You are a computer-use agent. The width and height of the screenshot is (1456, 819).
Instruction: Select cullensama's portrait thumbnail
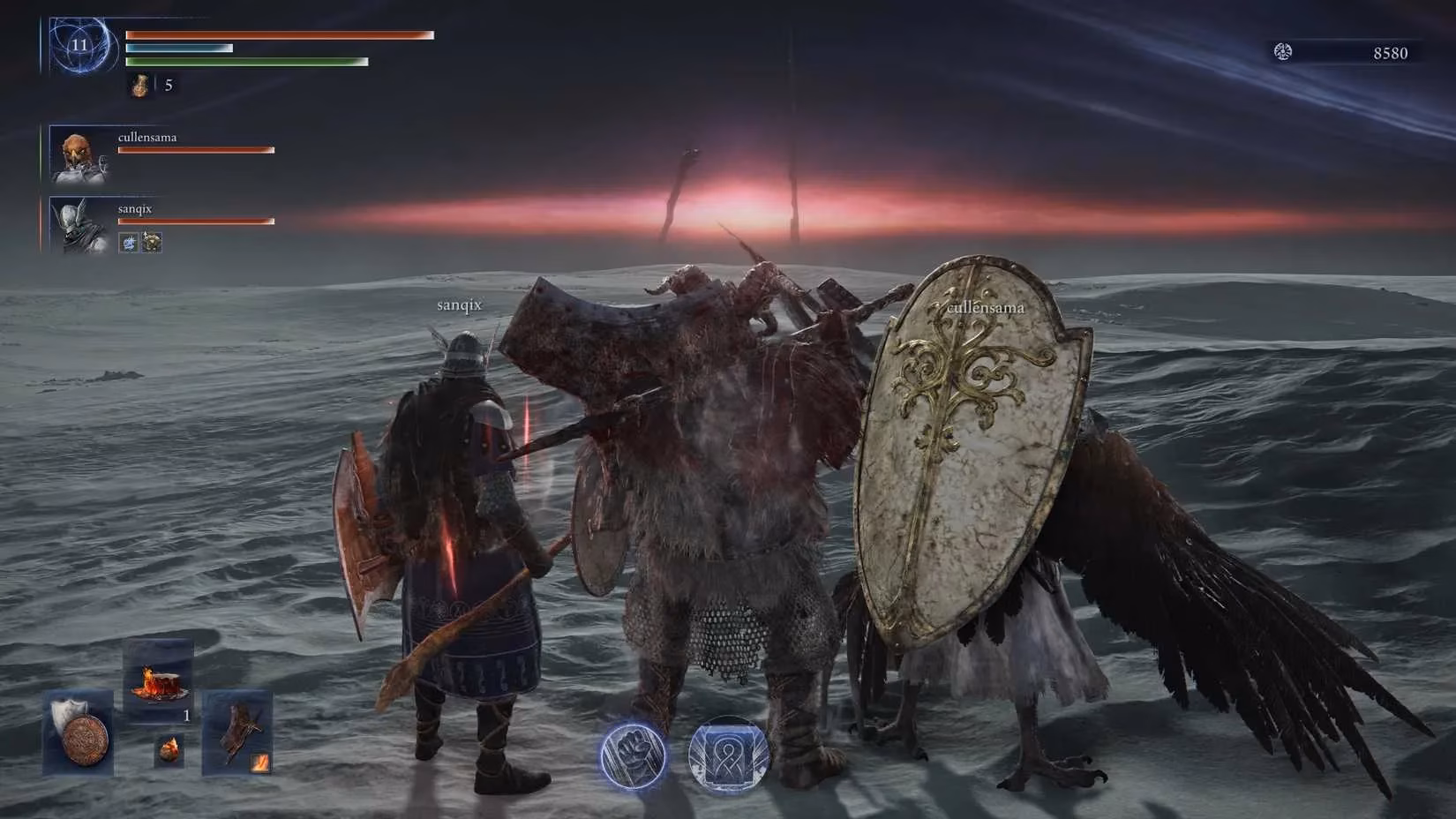tap(78, 157)
